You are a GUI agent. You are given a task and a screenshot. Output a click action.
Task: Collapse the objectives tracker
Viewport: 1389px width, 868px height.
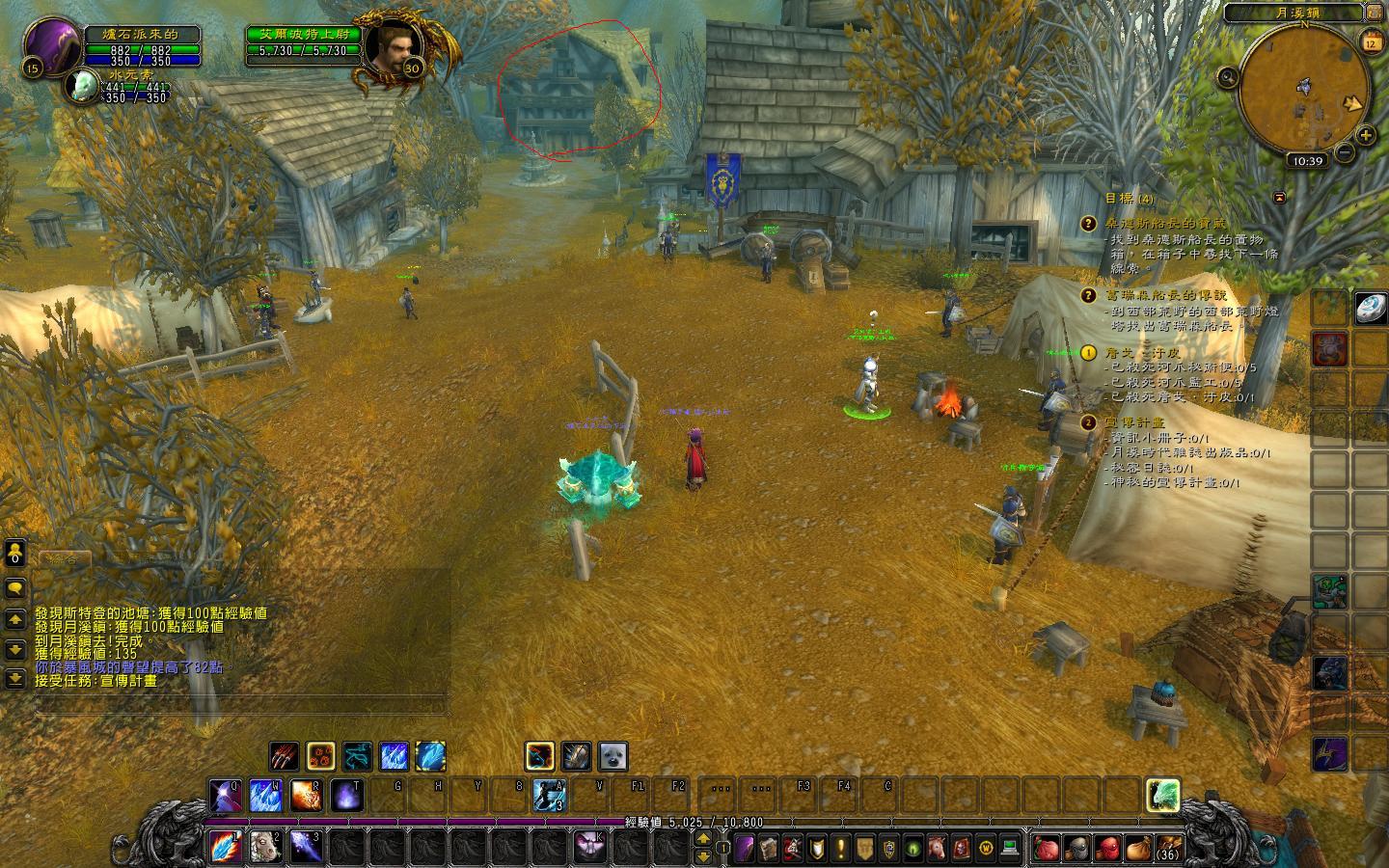pyautogui.click(x=1279, y=197)
